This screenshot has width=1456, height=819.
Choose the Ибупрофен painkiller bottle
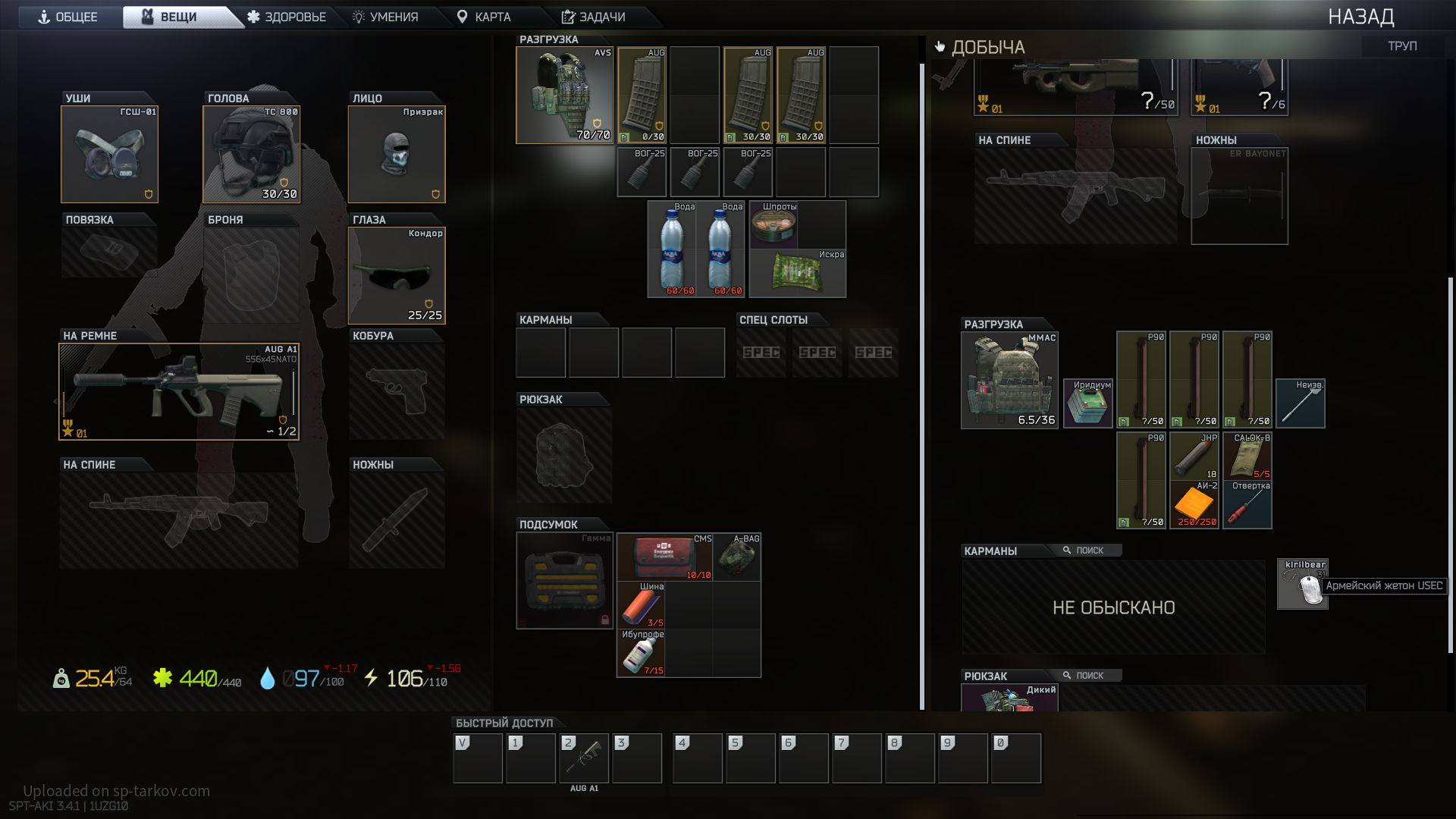click(x=641, y=654)
